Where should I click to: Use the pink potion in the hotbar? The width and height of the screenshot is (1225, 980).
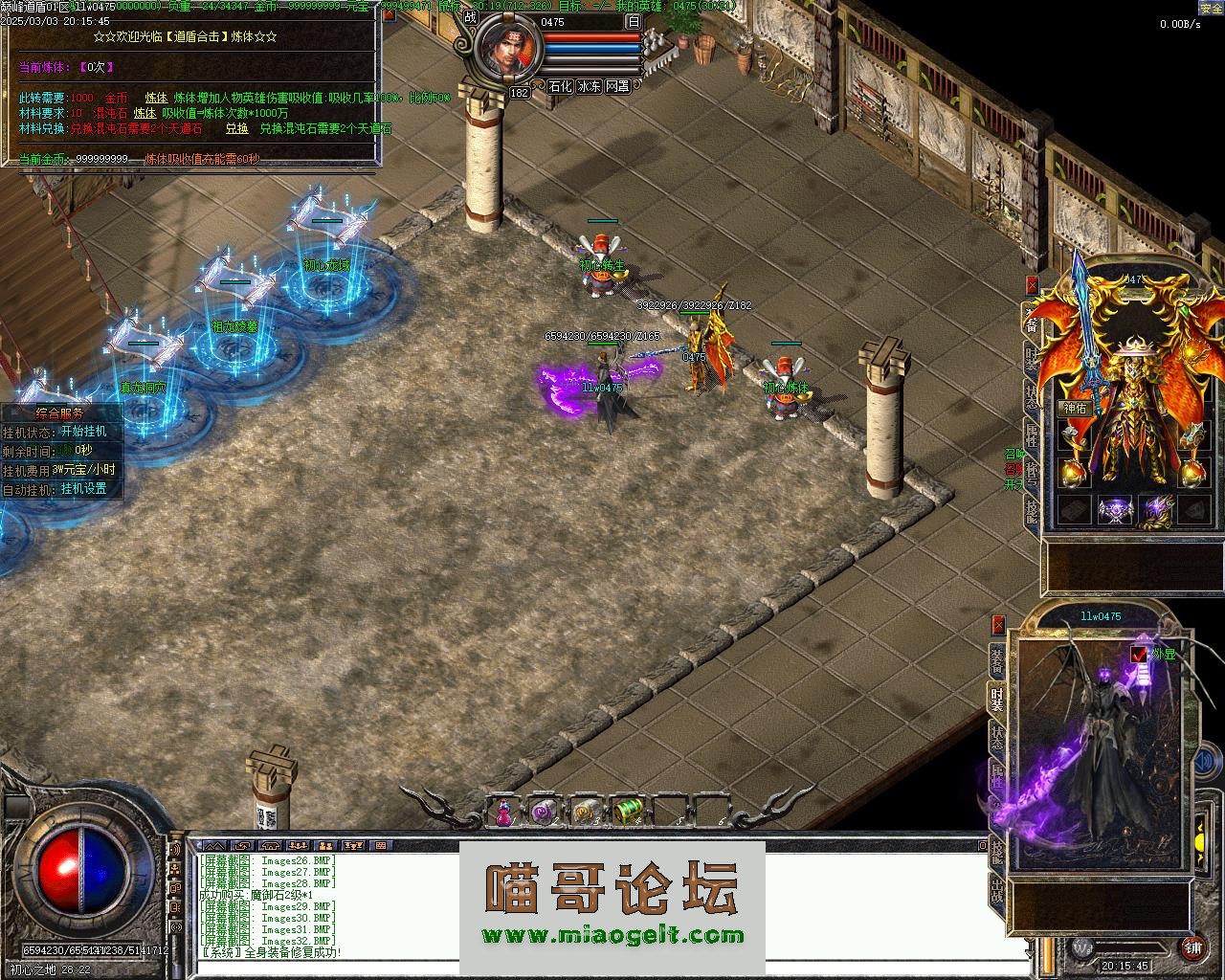(x=502, y=813)
